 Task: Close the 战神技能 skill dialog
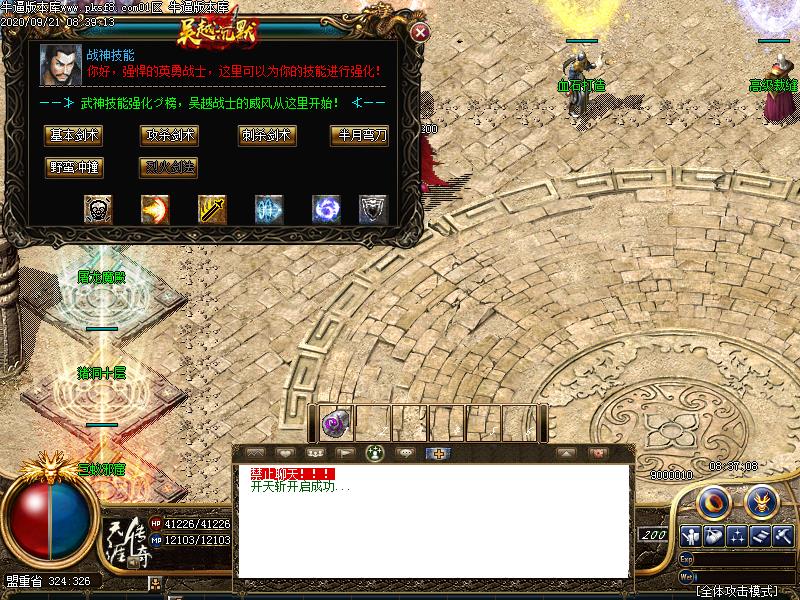pyautogui.click(x=421, y=32)
